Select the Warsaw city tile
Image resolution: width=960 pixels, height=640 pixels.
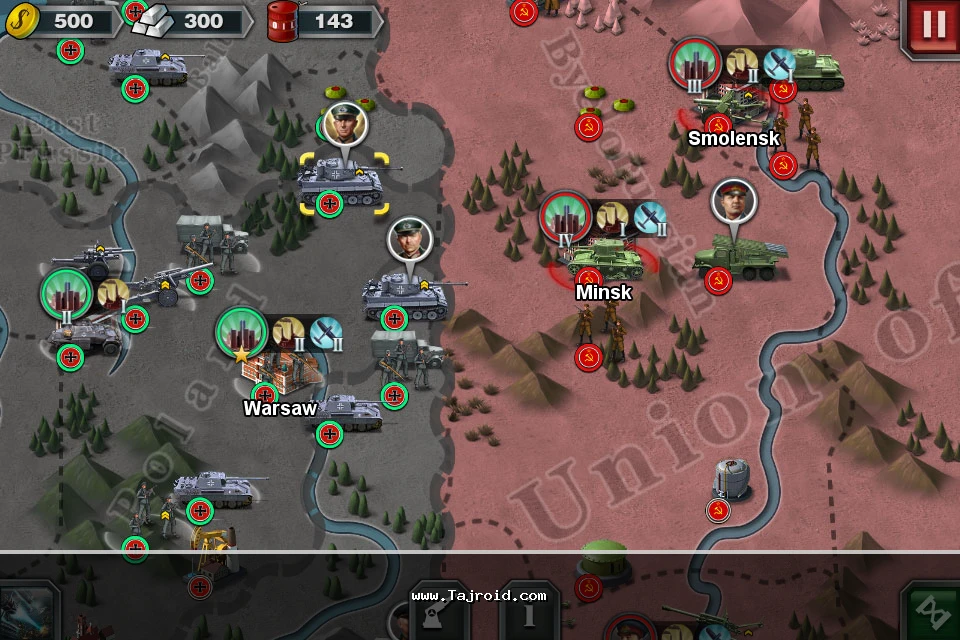(x=279, y=372)
